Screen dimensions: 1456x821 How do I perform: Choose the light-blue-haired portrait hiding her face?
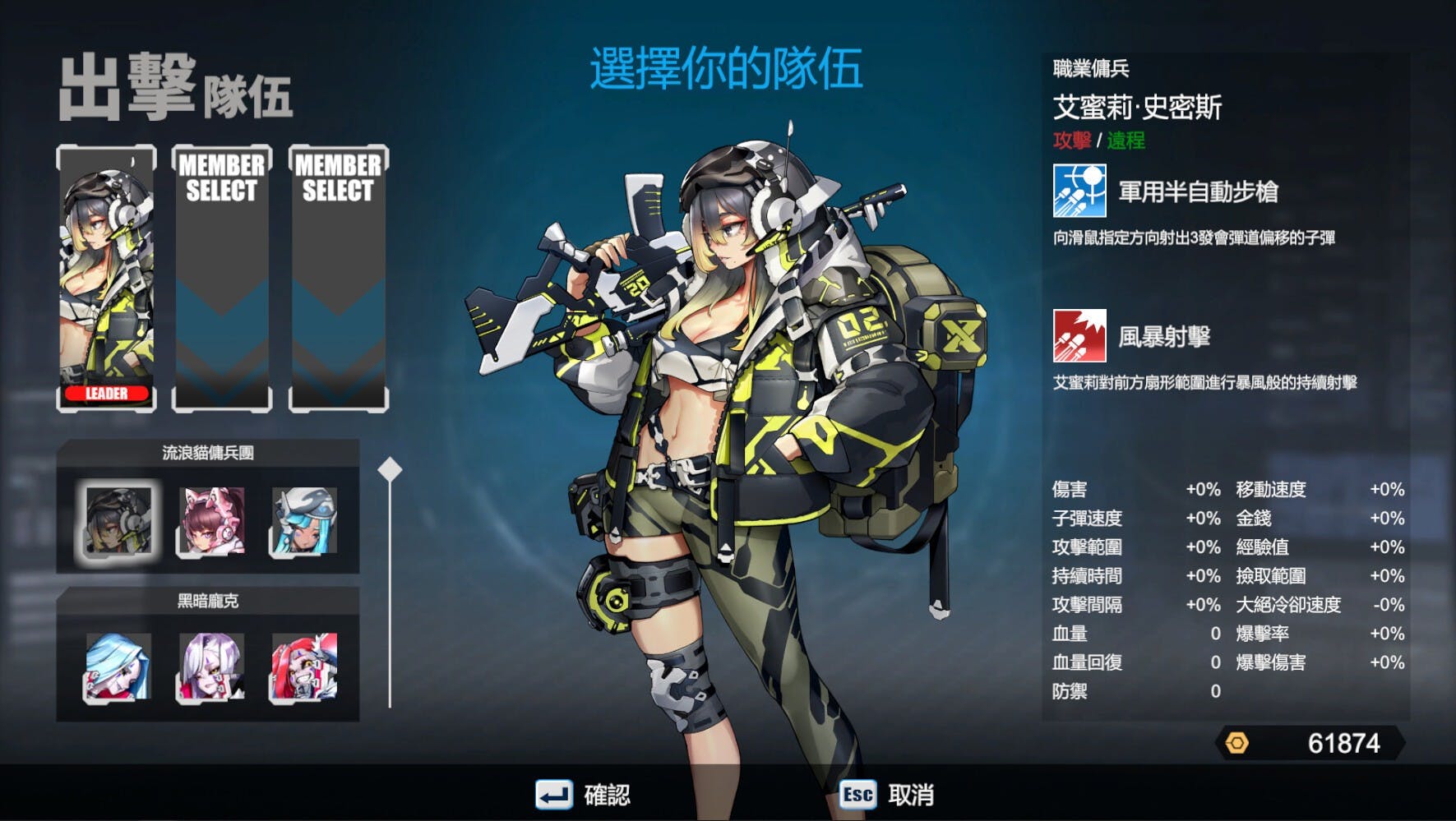(118, 666)
